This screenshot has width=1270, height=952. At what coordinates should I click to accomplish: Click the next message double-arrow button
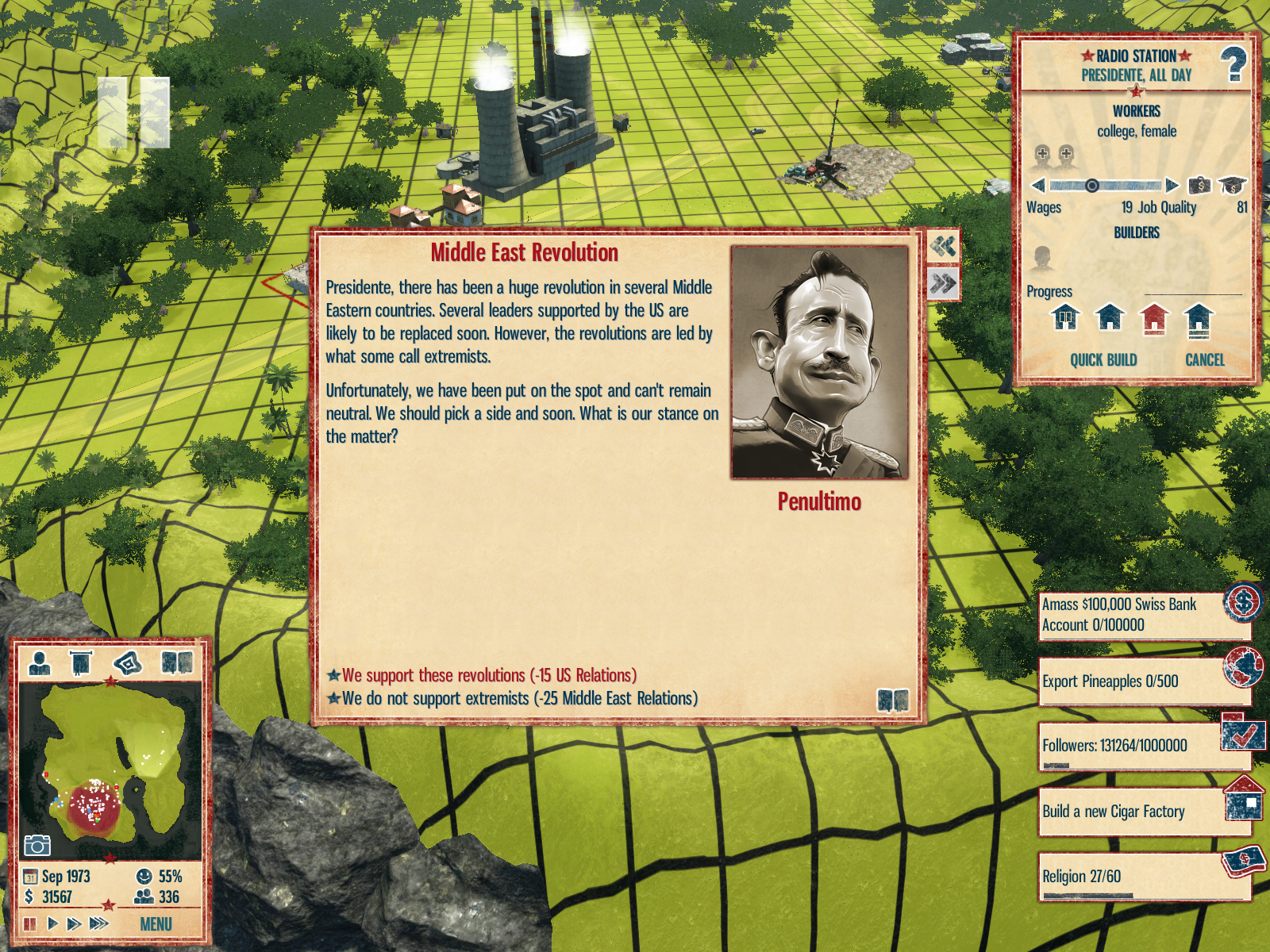click(943, 283)
